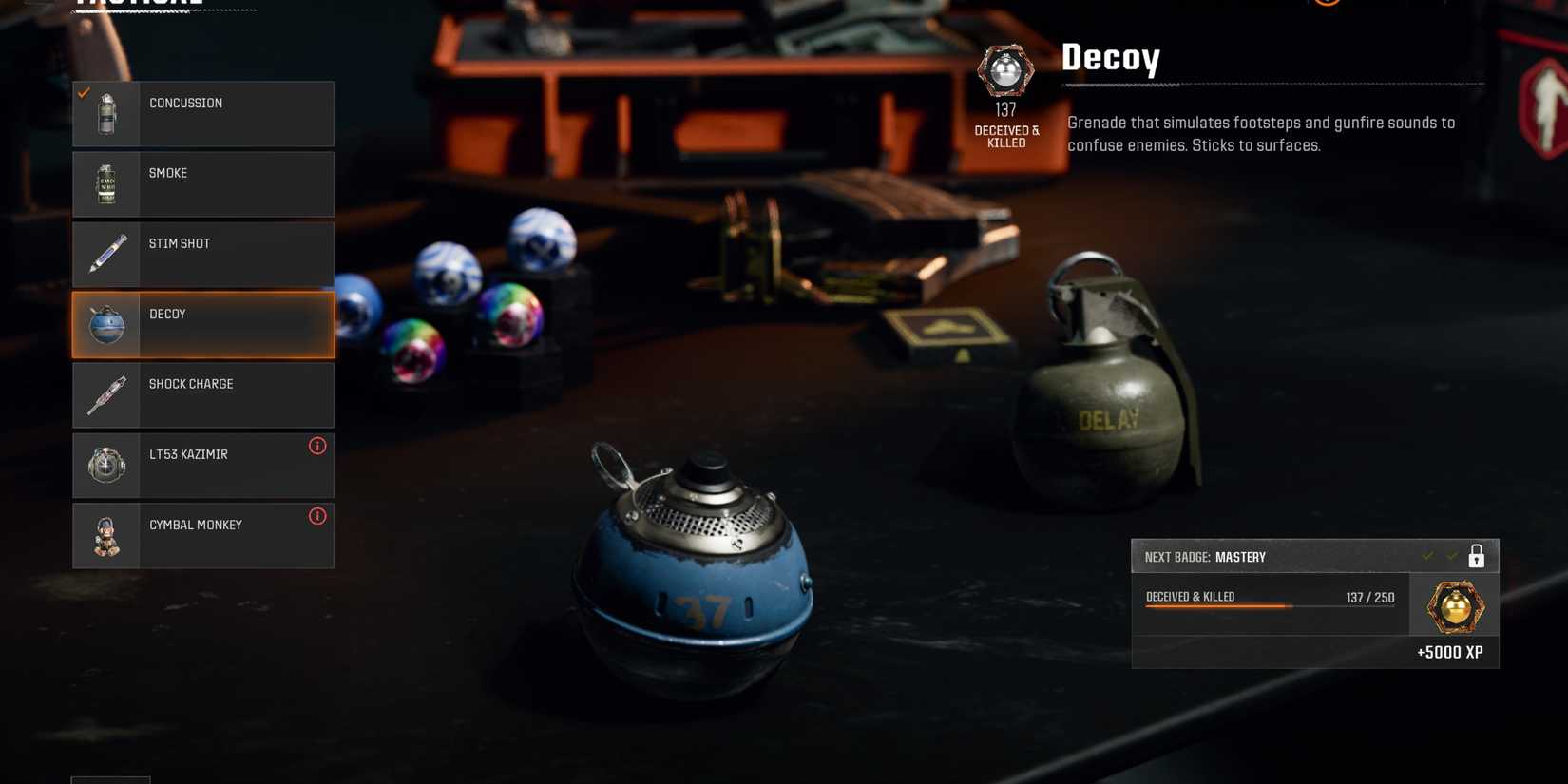Open info tooltip on LT53 Kazimir
The height and width of the screenshot is (784, 1568).
click(x=317, y=445)
